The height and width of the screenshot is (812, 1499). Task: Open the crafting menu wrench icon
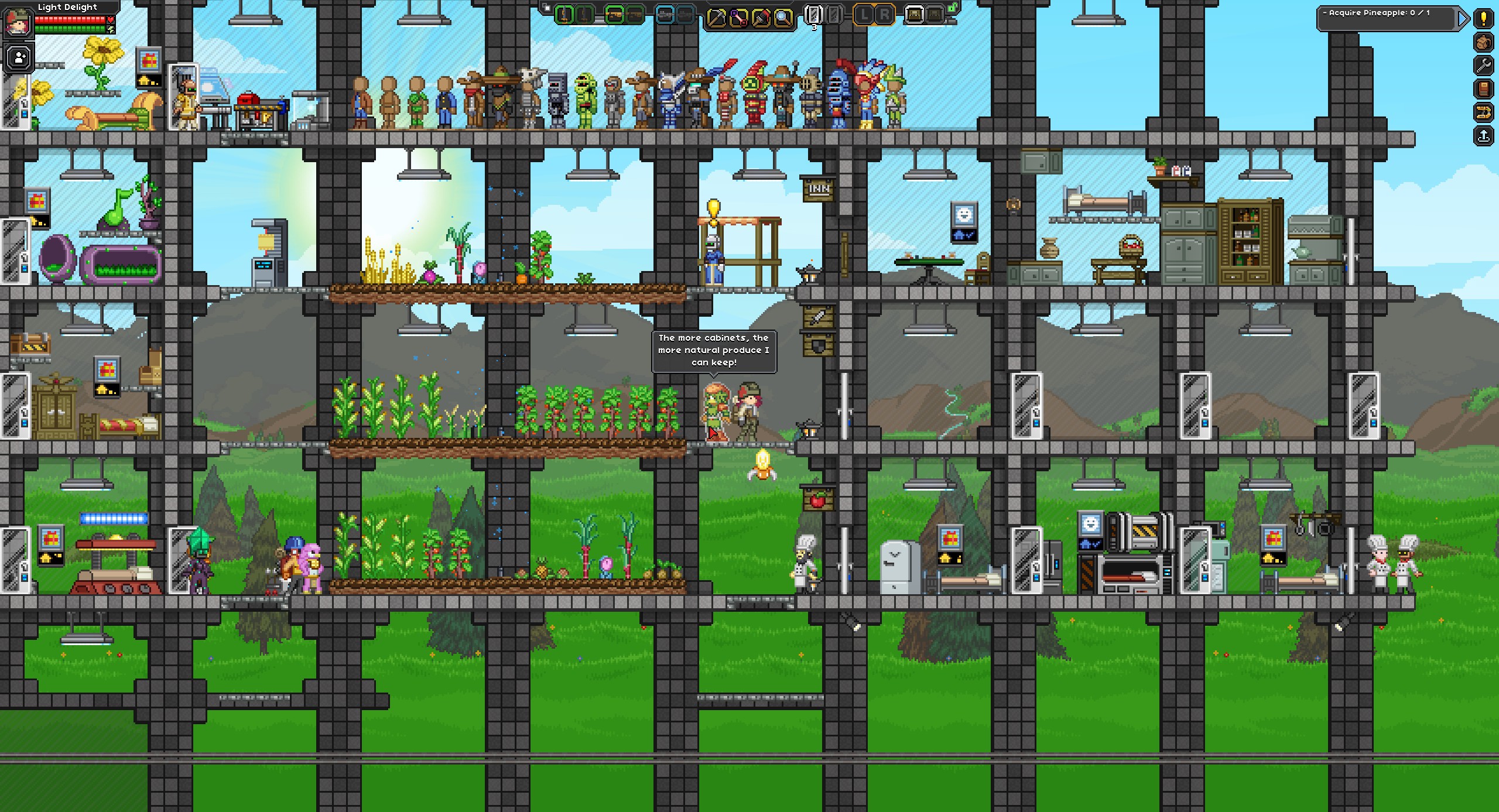coord(1484,65)
